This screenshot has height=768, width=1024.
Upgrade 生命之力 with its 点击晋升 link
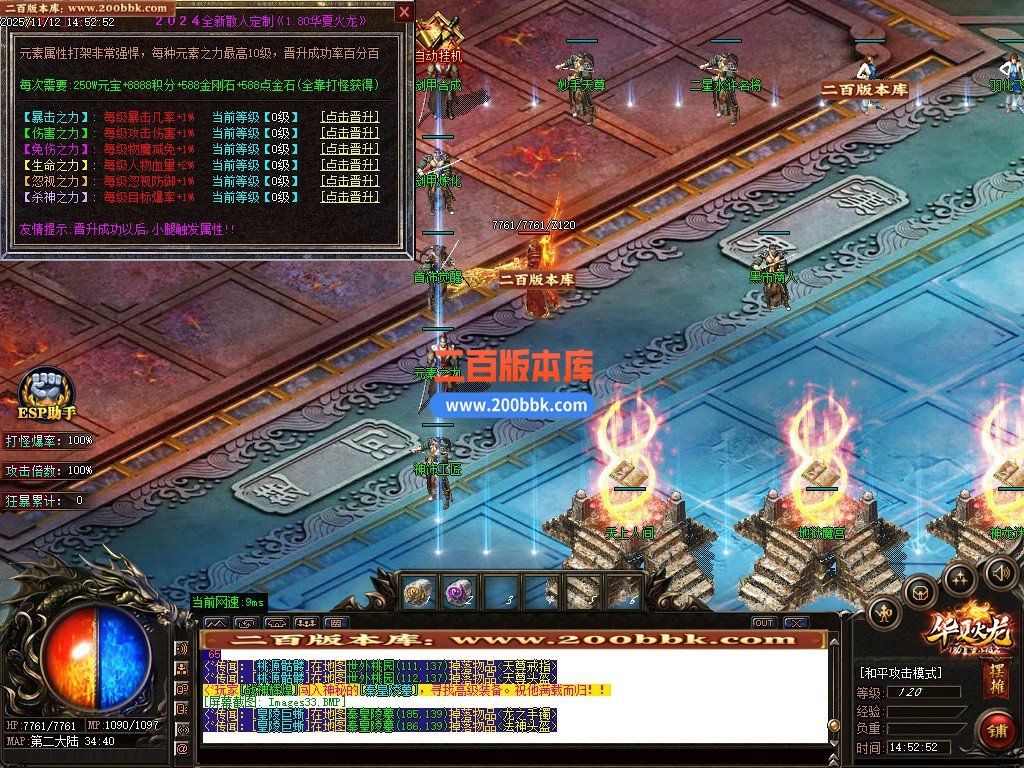(349, 165)
